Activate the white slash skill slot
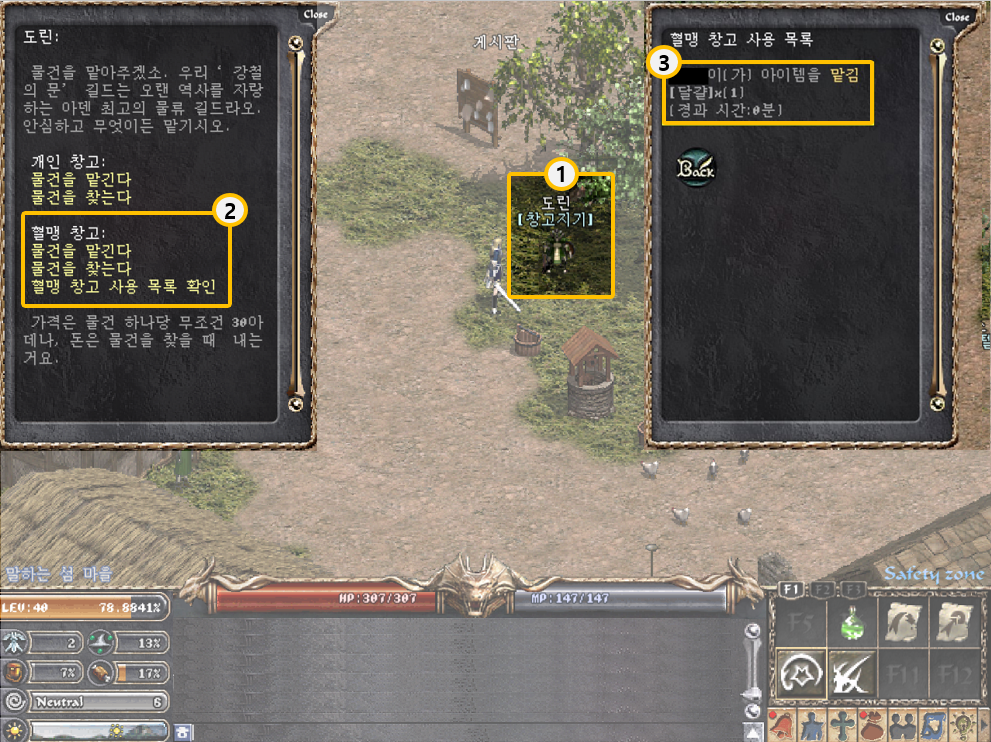Screen dimensions: 991x742 tap(852, 674)
